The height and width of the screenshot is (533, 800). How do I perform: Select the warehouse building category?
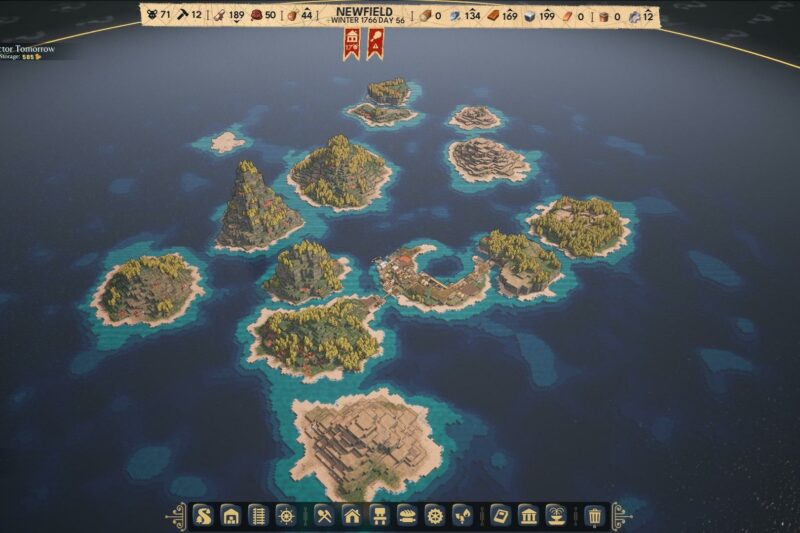pyautogui.click(x=231, y=516)
